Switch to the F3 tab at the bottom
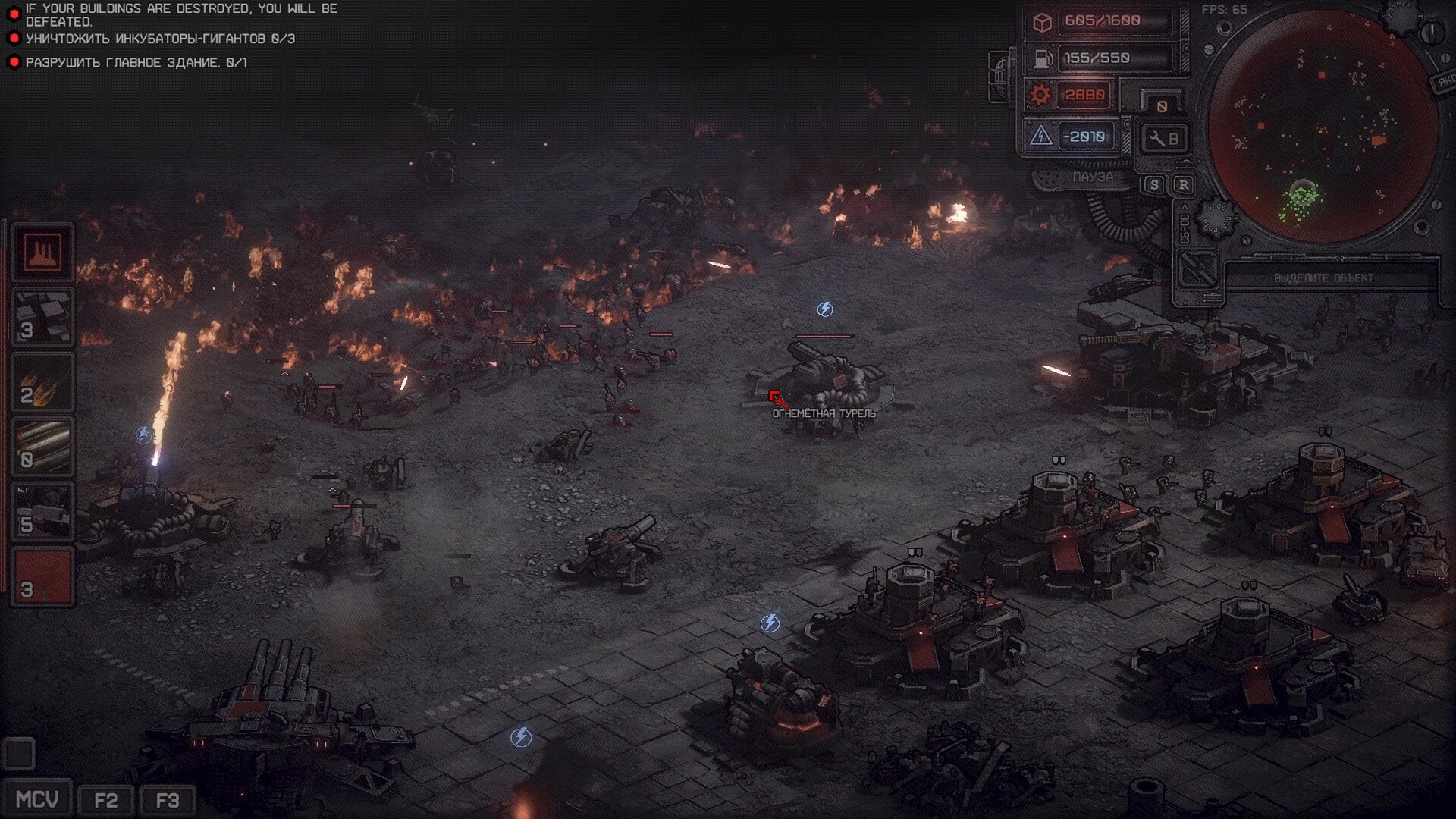 [168, 799]
